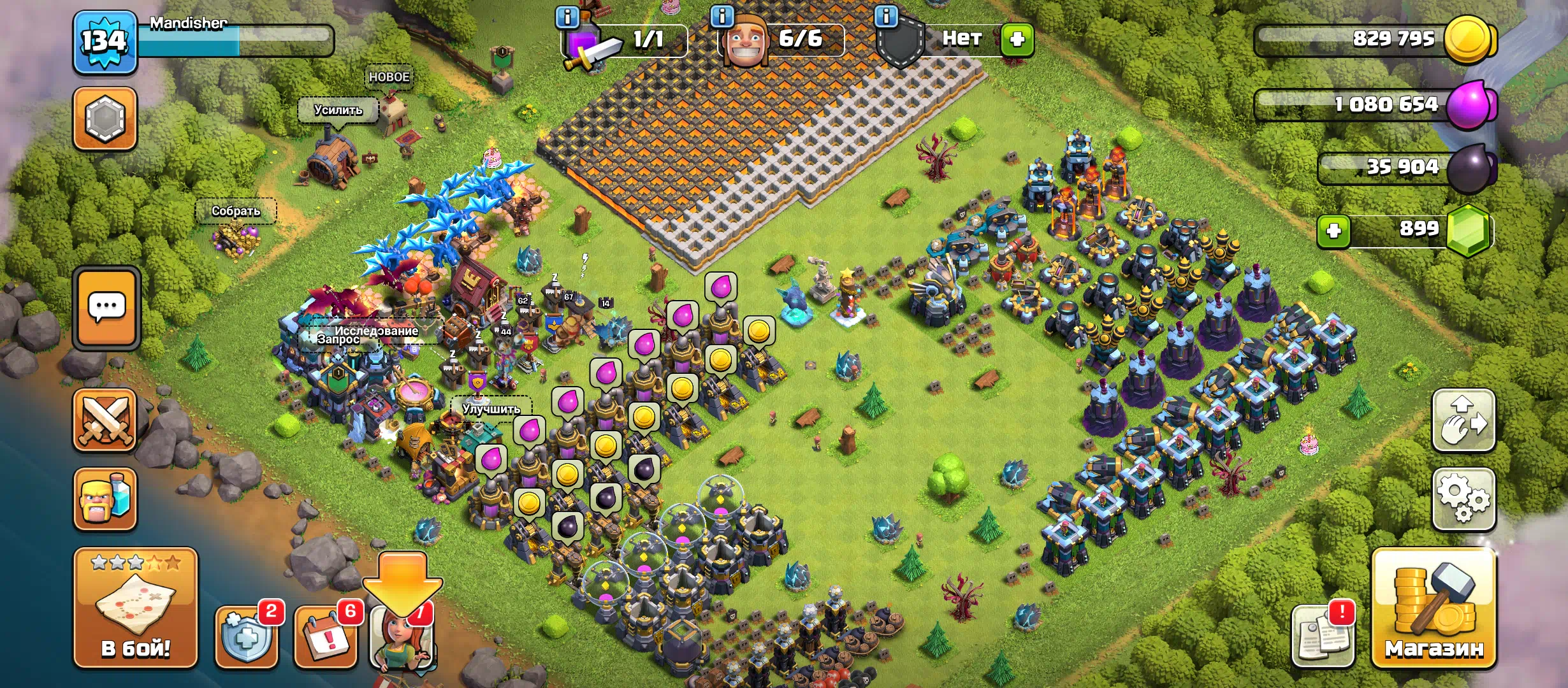Screen dimensions: 1568x688
Task: Open the army barbarian and potion menu
Action: [105, 499]
